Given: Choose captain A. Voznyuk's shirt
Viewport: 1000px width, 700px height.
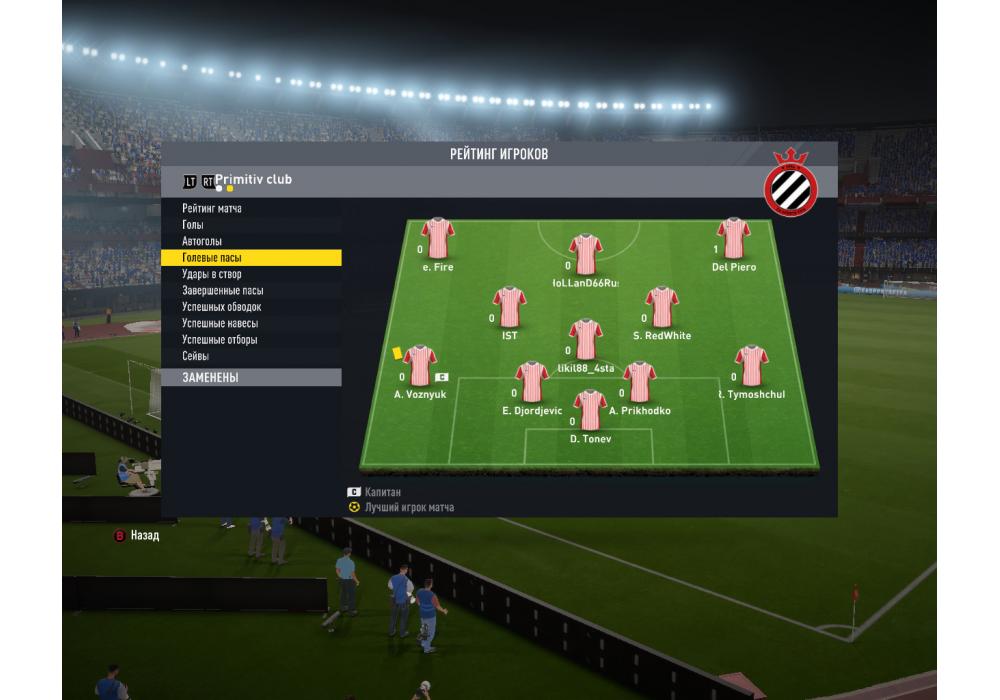Looking at the screenshot, I should (420, 366).
